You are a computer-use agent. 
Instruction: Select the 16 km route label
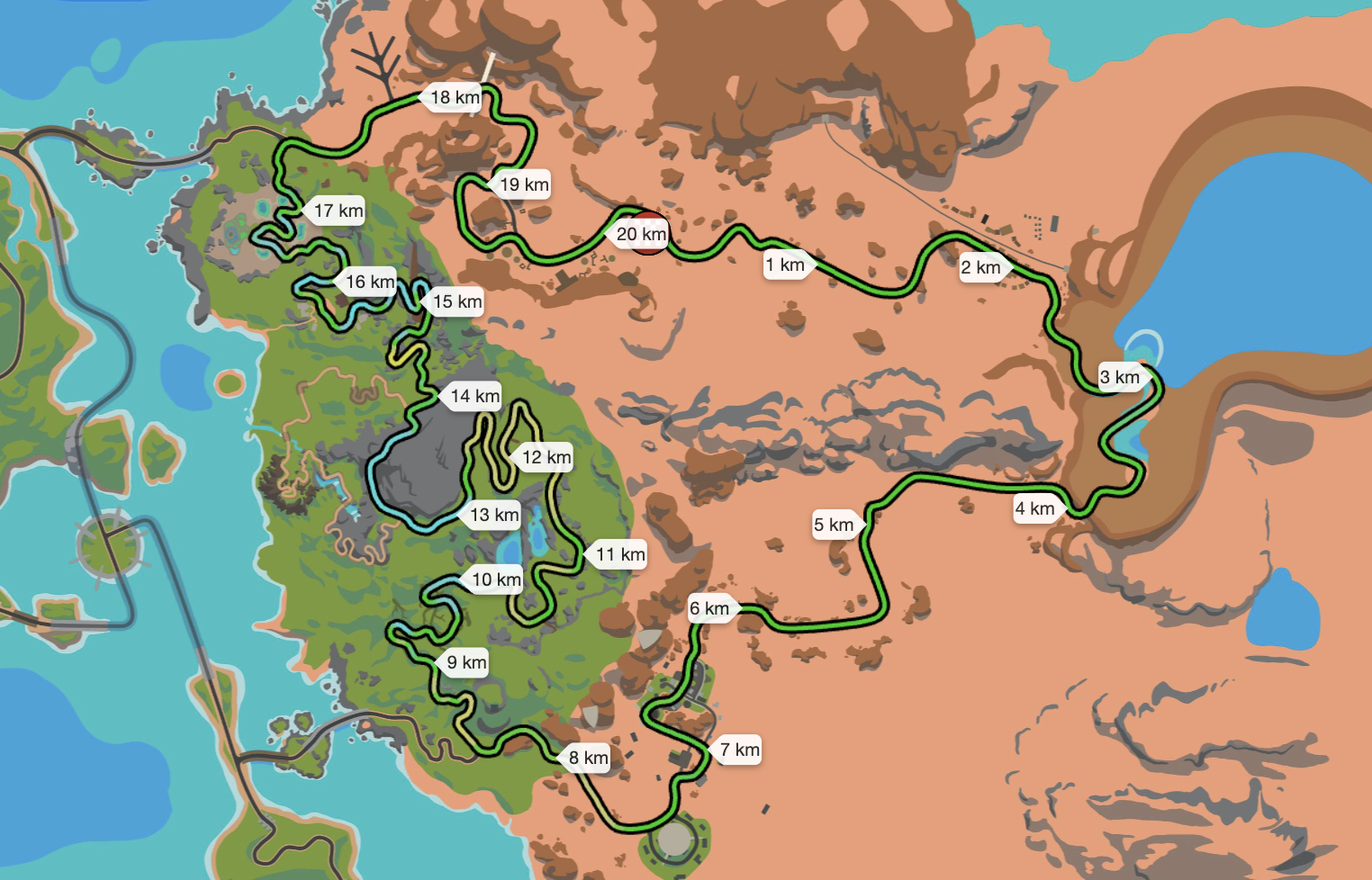[x=370, y=282]
